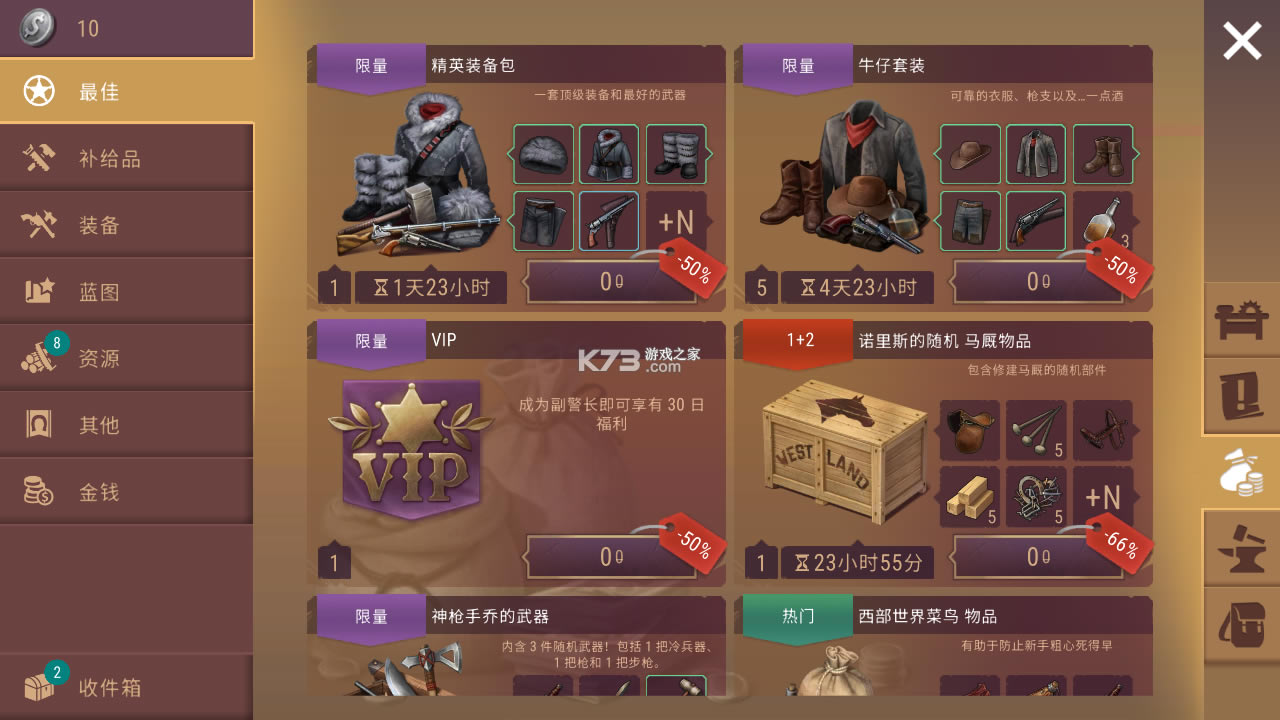Viewport: 1280px width, 720px height.
Task: Purchase the 牛仔套装 bundle
Action: 1039,282
